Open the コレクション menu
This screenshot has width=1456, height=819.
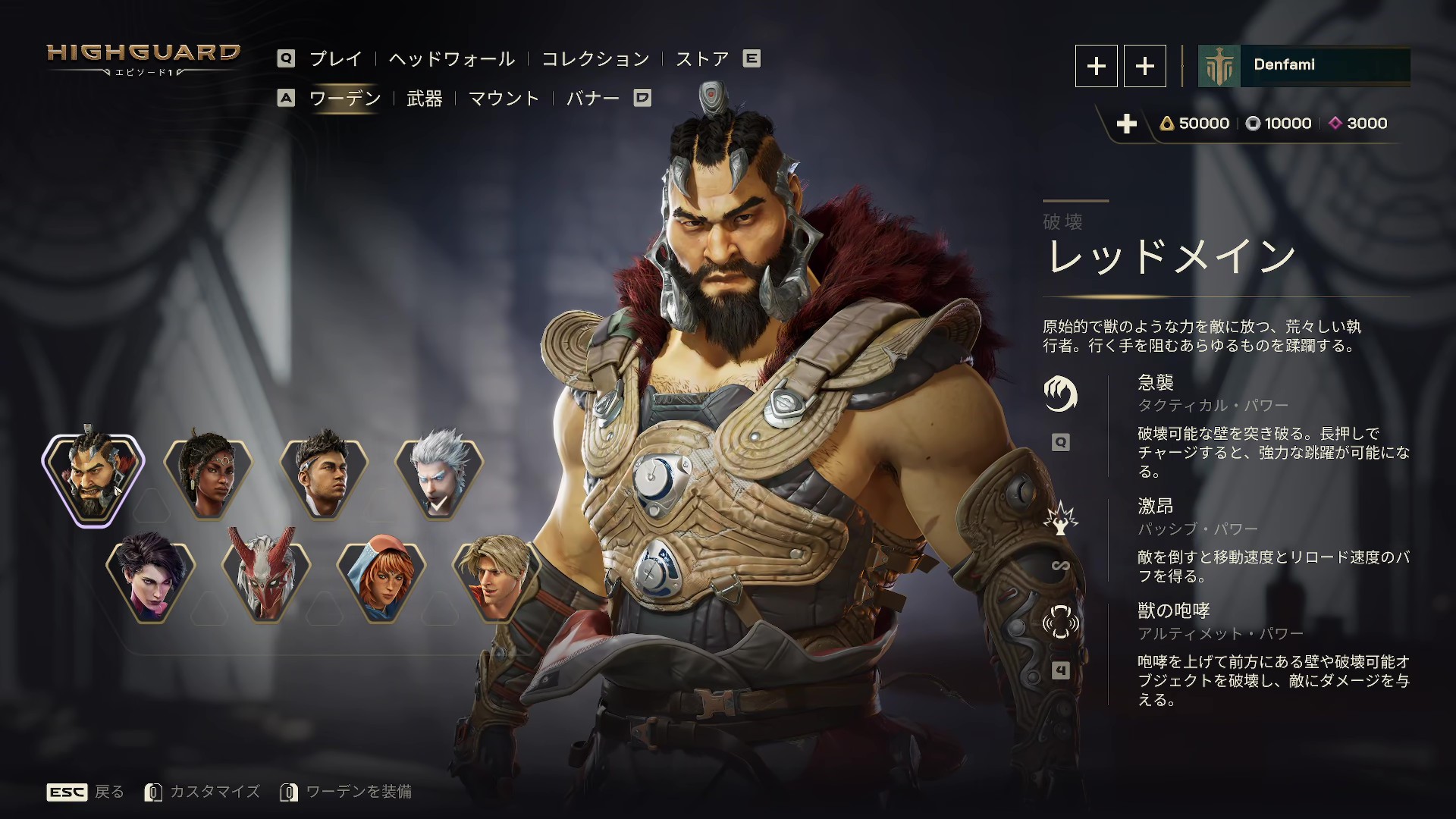595,58
